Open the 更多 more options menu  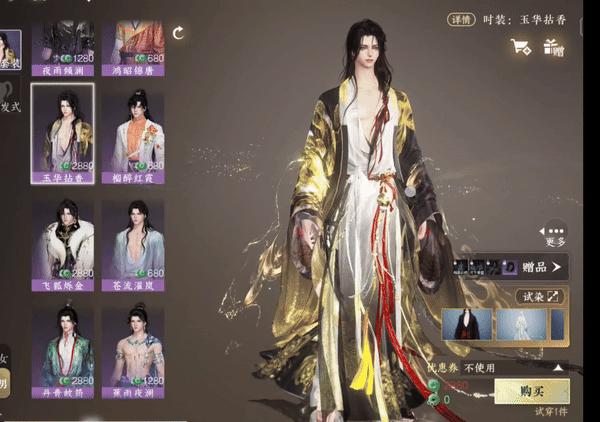click(x=556, y=233)
